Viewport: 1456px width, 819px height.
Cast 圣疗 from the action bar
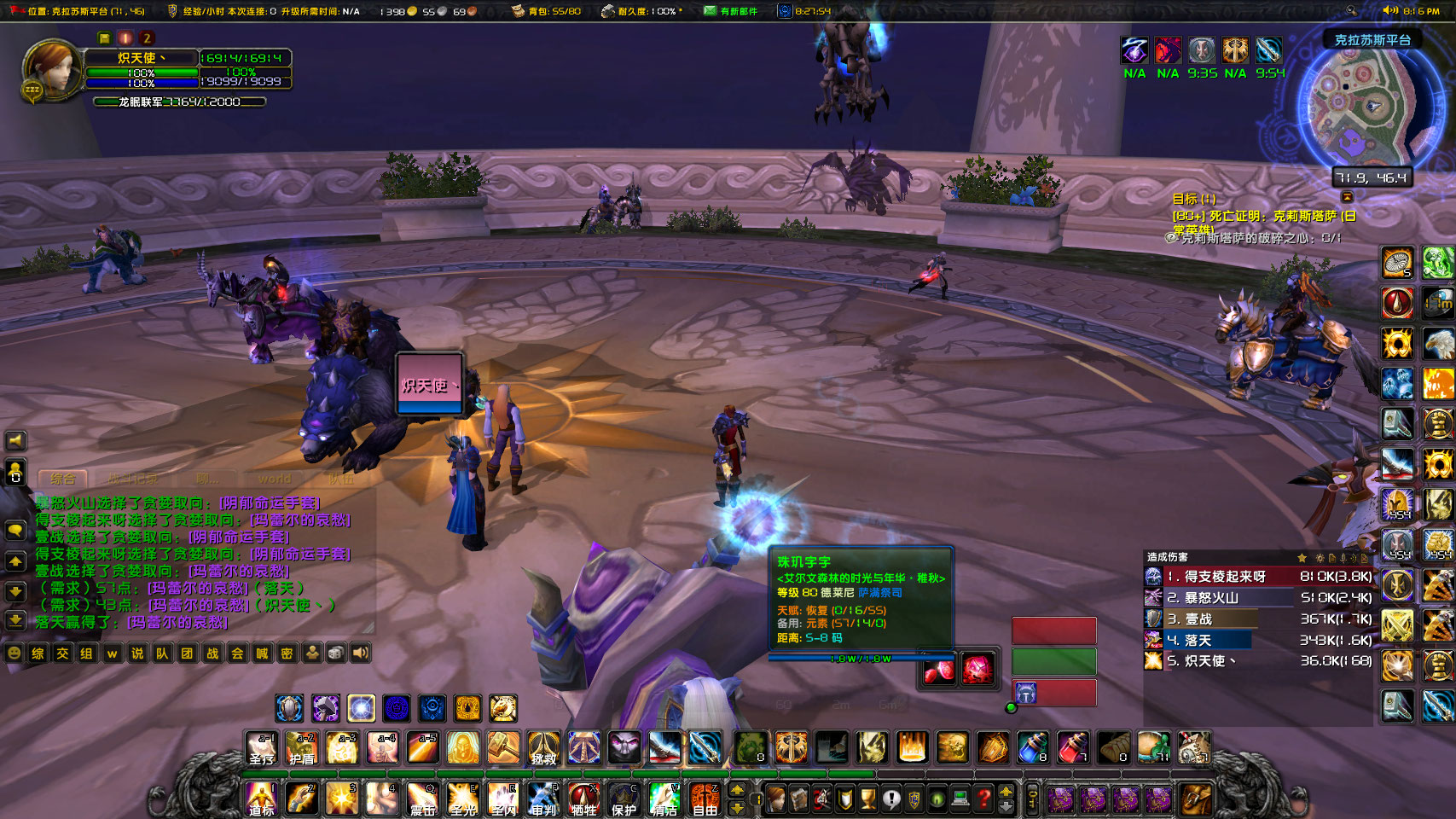(x=262, y=748)
